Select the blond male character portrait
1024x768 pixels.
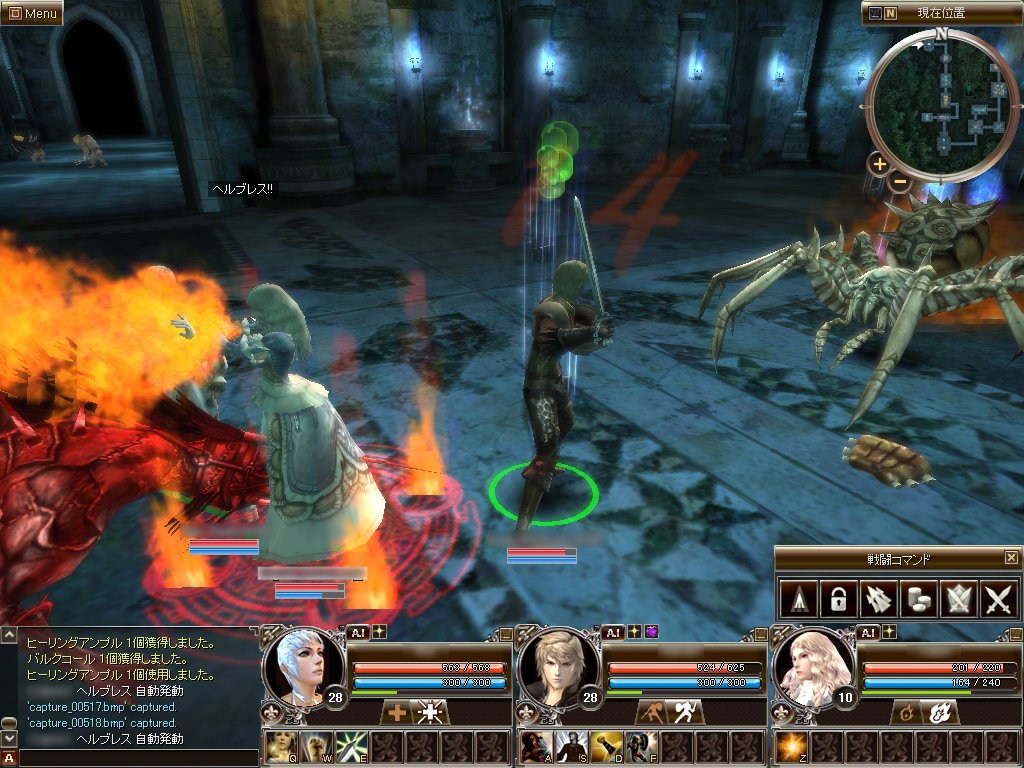click(x=558, y=665)
